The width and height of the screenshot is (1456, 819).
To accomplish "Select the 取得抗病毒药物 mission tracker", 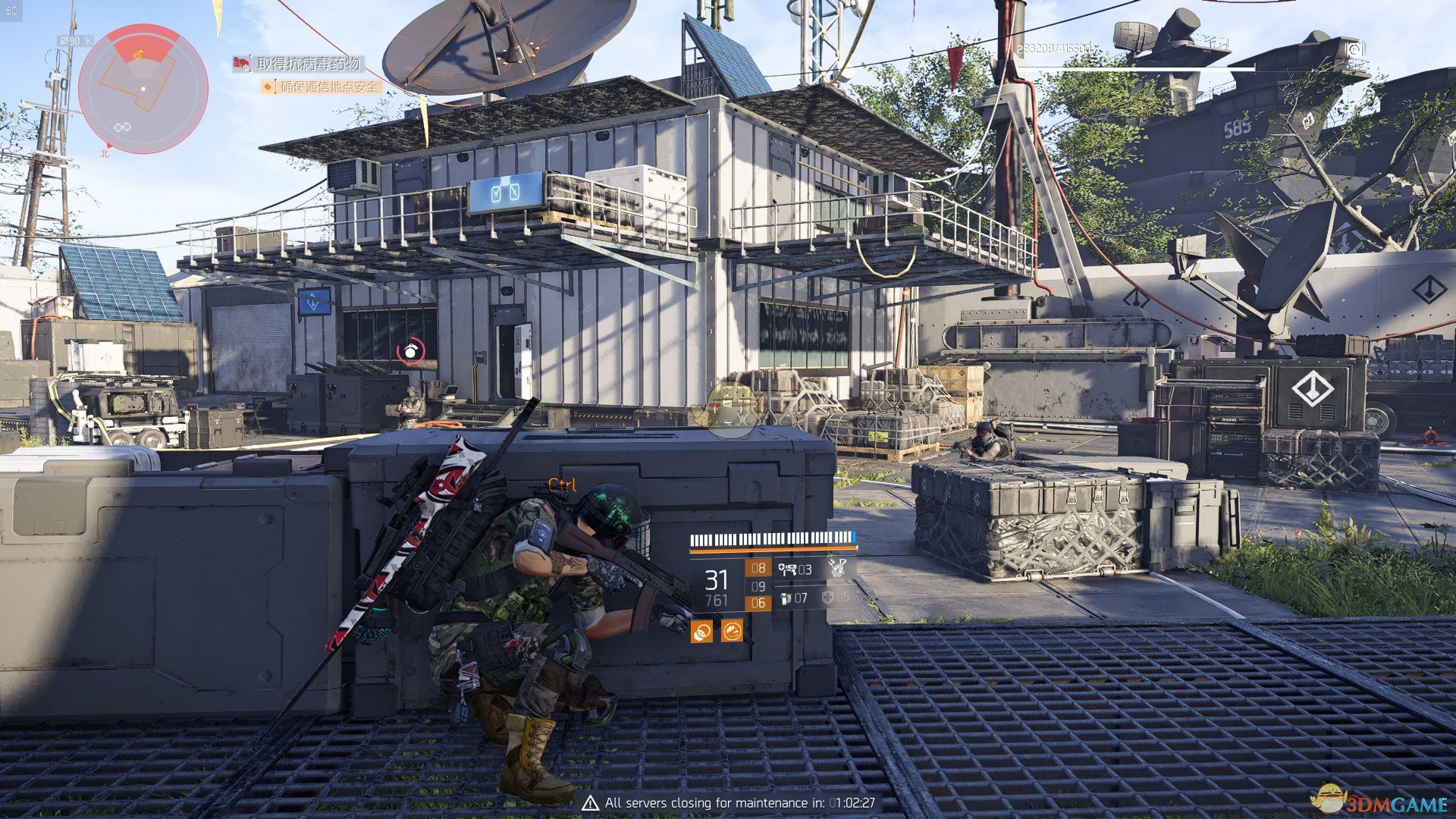I will click(x=307, y=64).
